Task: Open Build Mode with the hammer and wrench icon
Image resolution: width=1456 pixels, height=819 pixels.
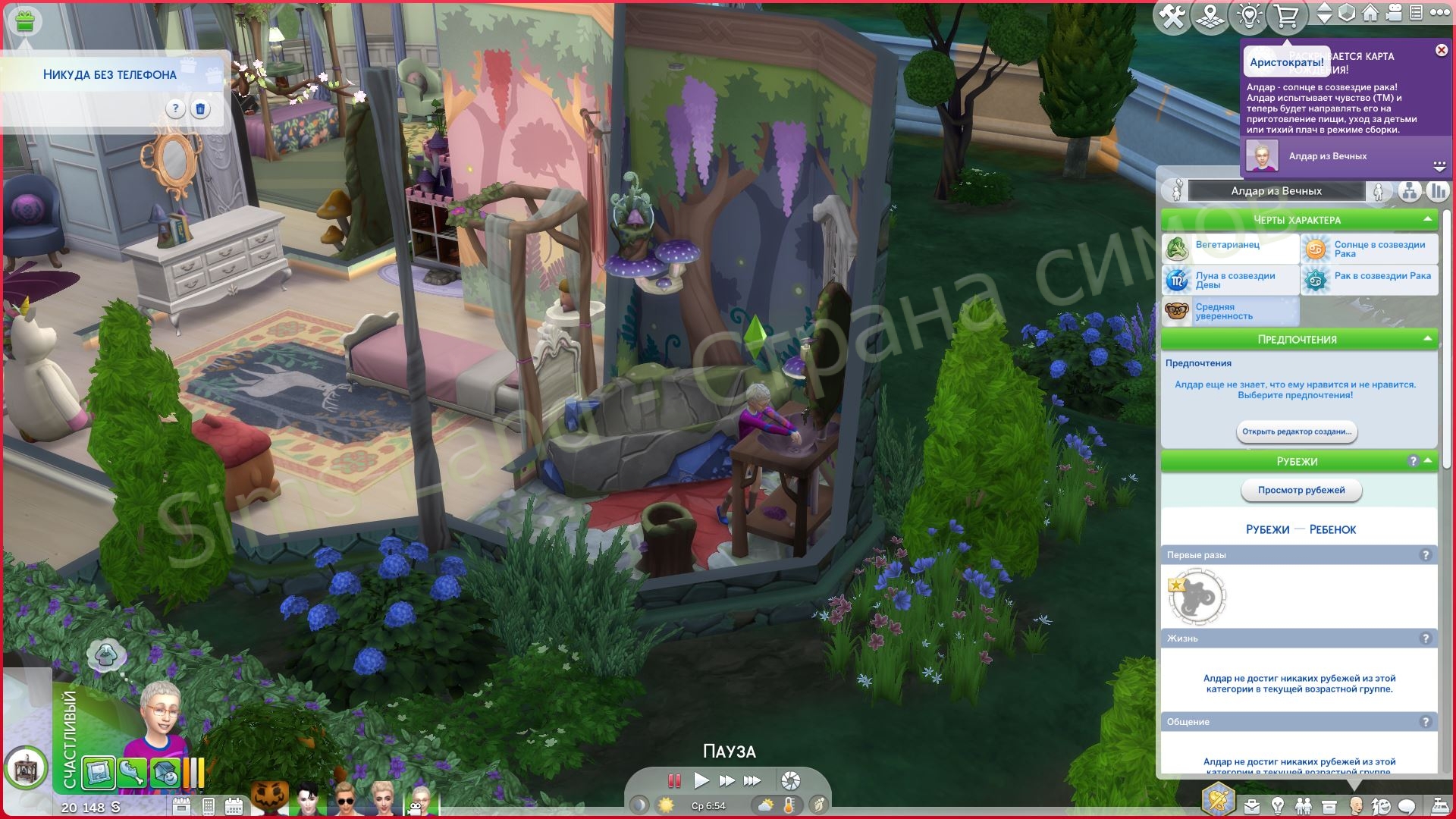Action: 1172,16
